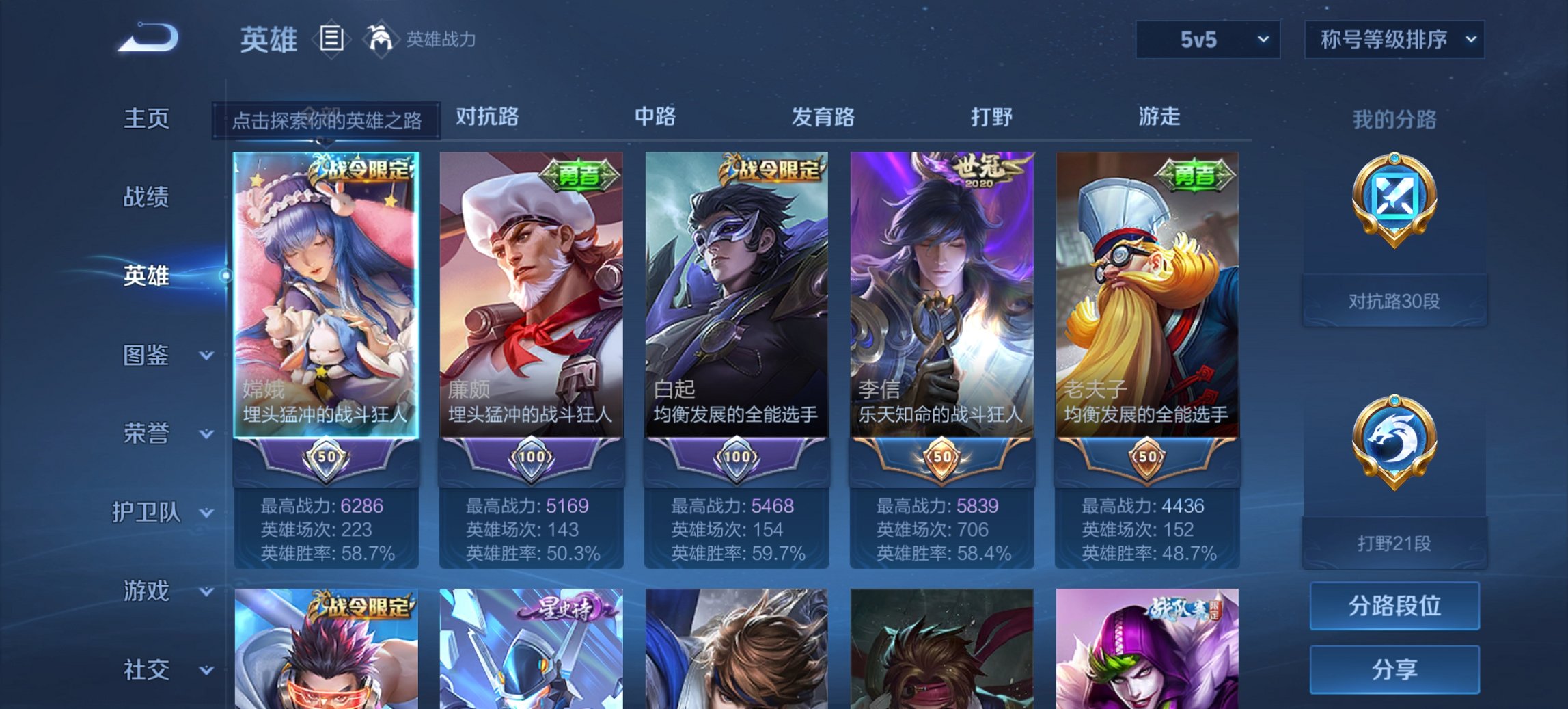Open the 5v5 mode dropdown

pyautogui.click(x=1207, y=40)
